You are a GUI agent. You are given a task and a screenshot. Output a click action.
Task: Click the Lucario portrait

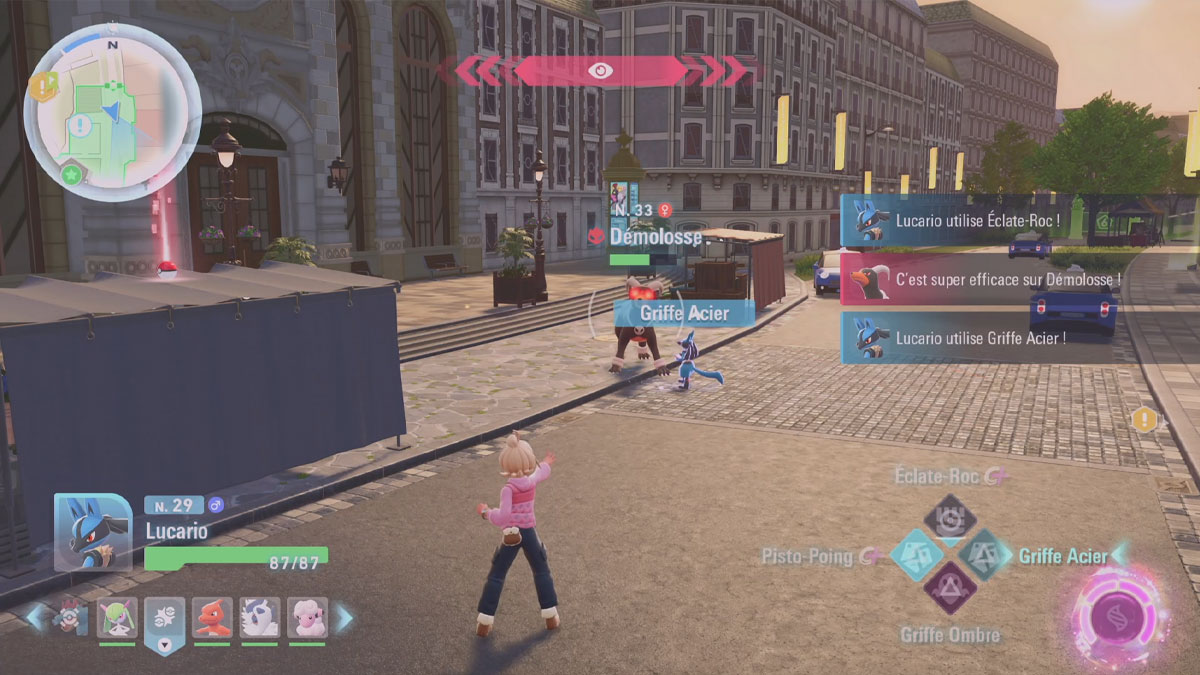[93, 532]
